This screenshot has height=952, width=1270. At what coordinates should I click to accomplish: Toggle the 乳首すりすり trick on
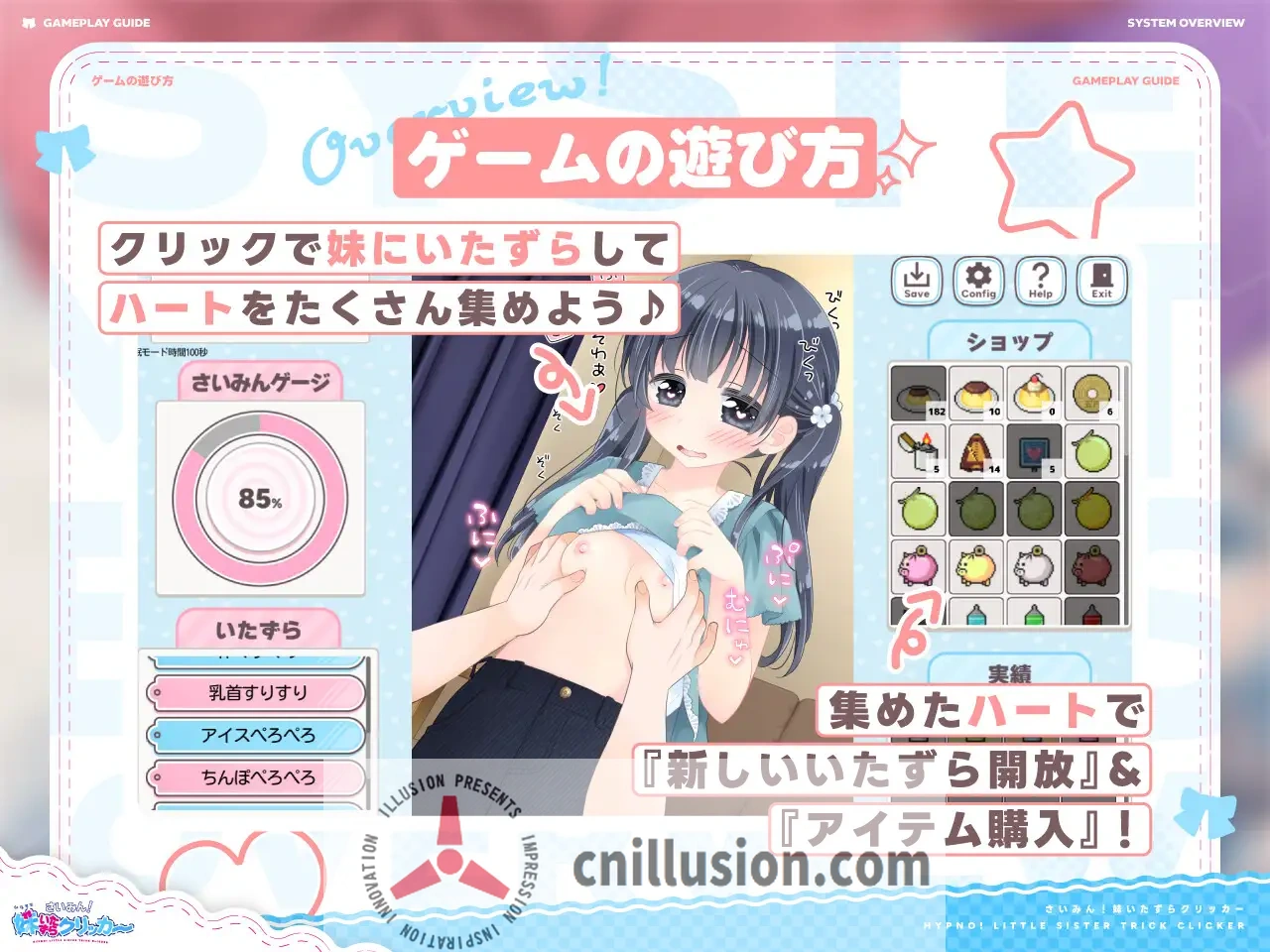257,694
